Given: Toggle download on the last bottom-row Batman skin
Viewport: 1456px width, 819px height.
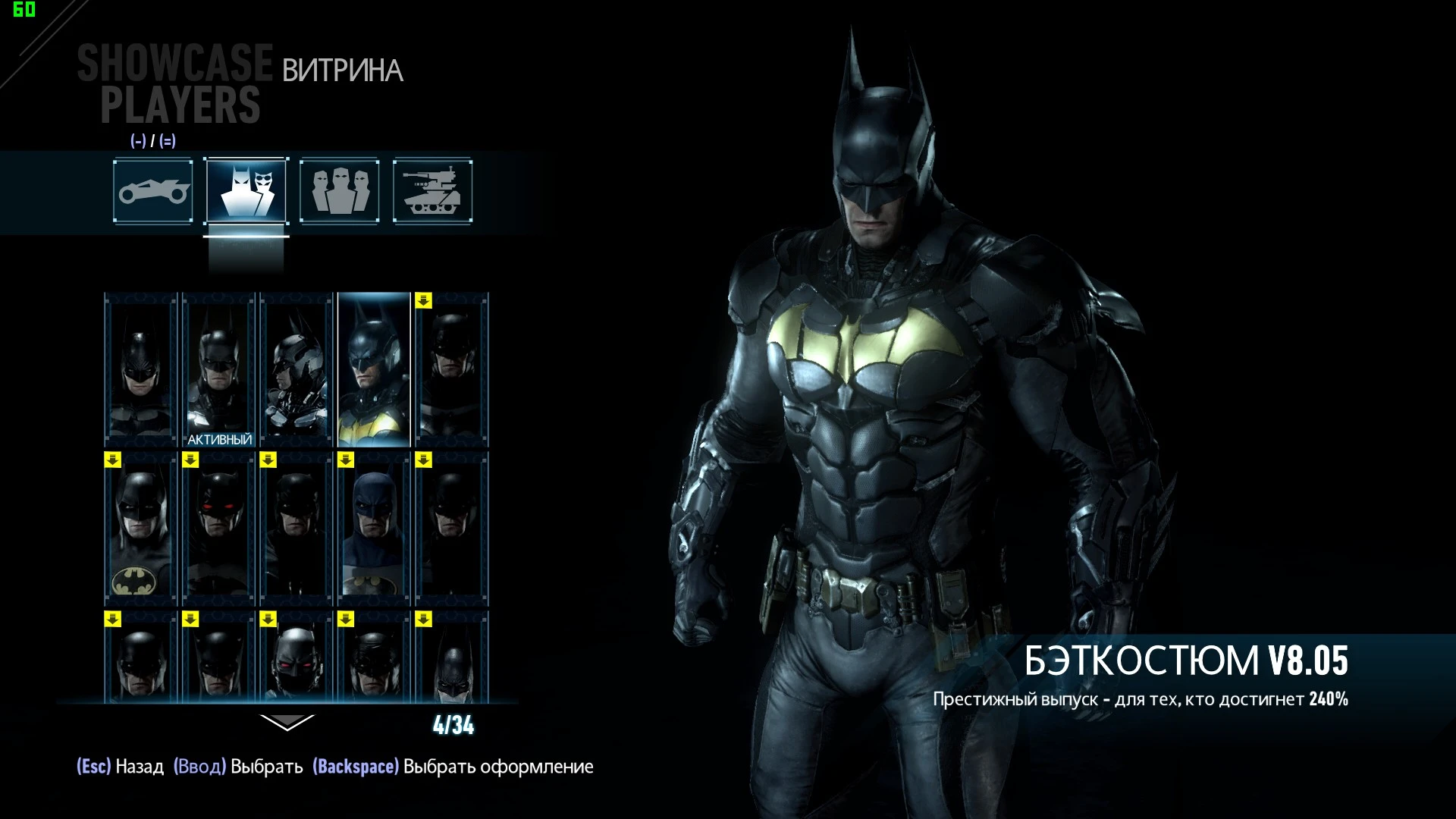Looking at the screenshot, I should tap(424, 618).
